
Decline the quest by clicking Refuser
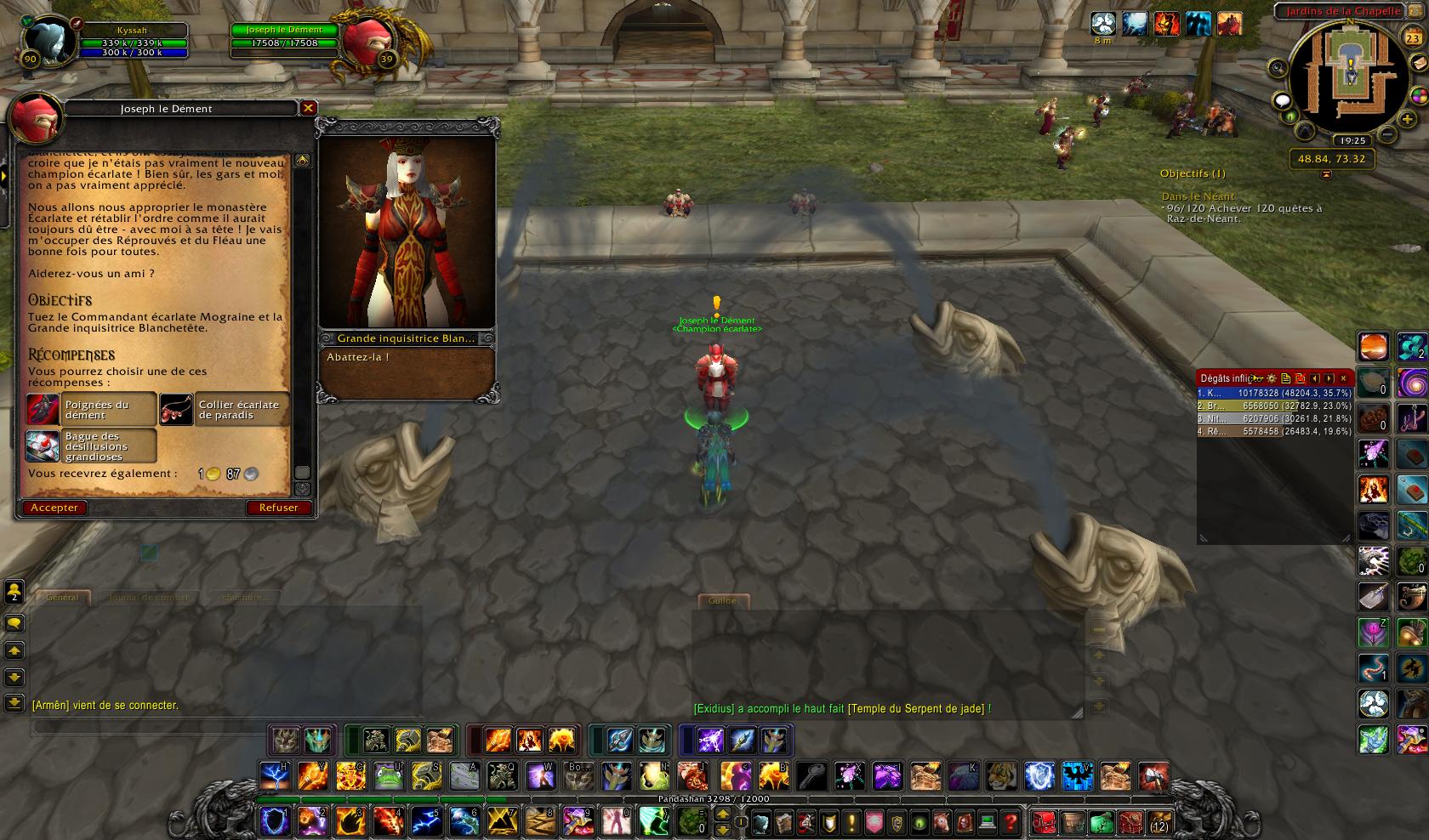[278, 508]
